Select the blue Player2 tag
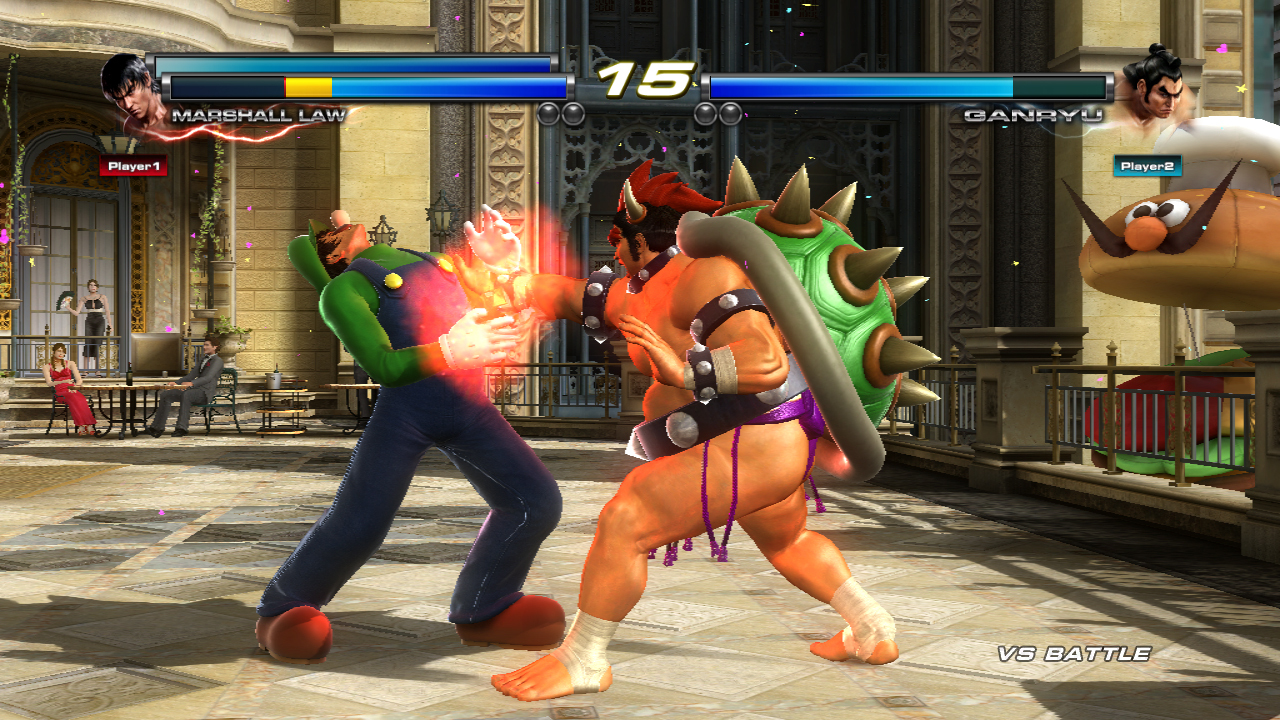 (1147, 165)
